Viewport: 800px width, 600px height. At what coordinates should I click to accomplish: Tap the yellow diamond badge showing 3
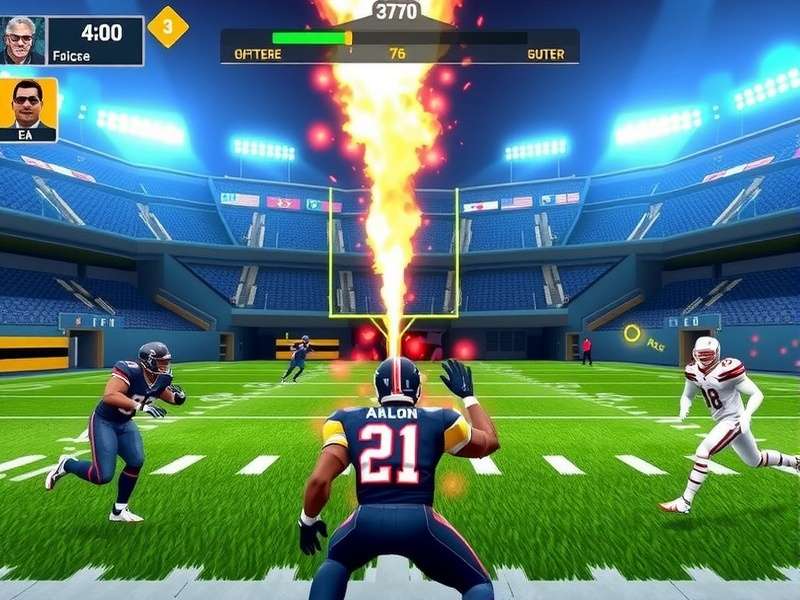point(167,27)
